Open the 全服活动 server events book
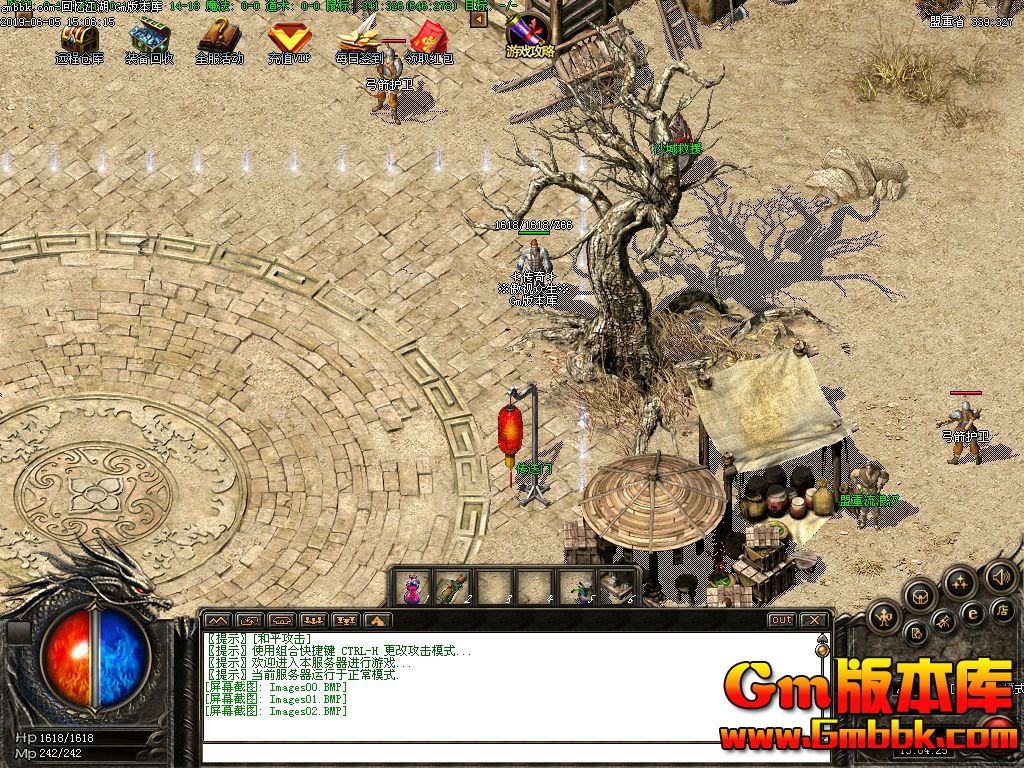This screenshot has width=1024, height=768. 219,38
